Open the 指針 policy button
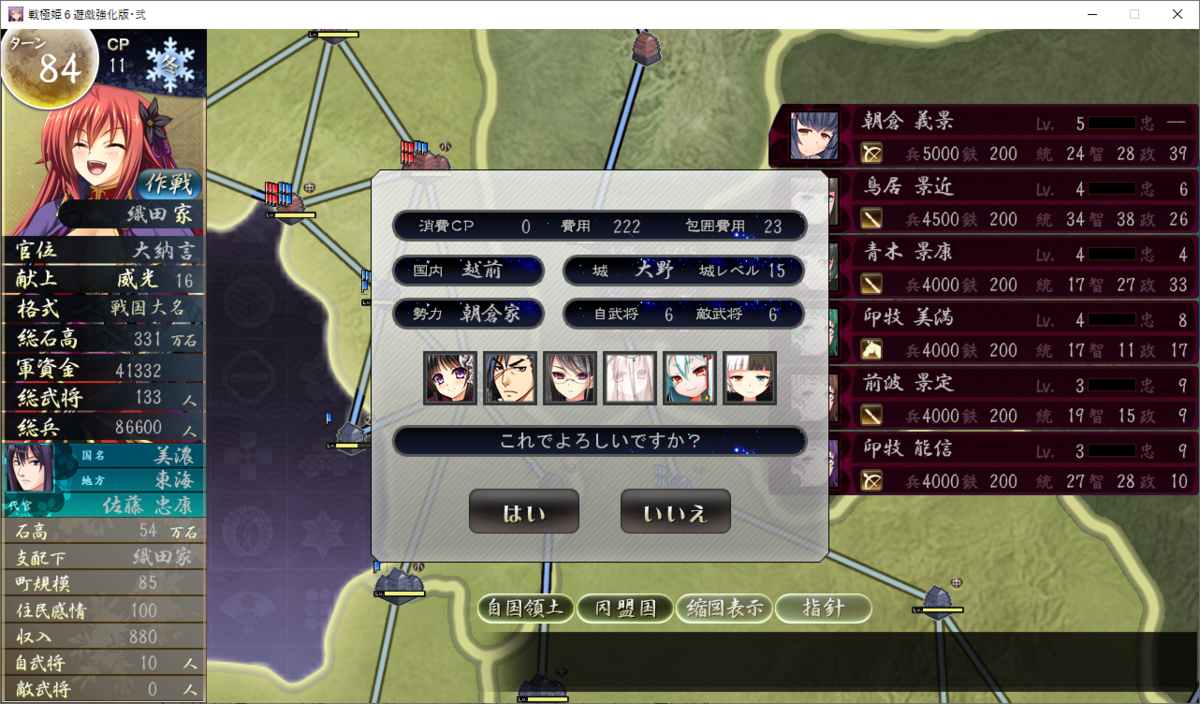Image resolution: width=1200 pixels, height=704 pixels. point(823,608)
